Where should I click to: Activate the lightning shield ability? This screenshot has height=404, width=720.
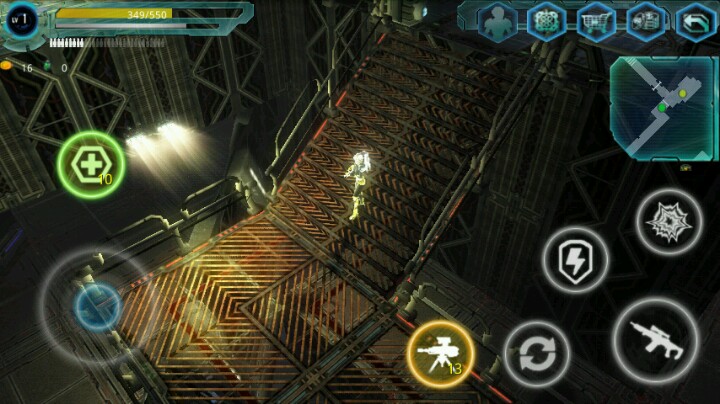(575, 261)
